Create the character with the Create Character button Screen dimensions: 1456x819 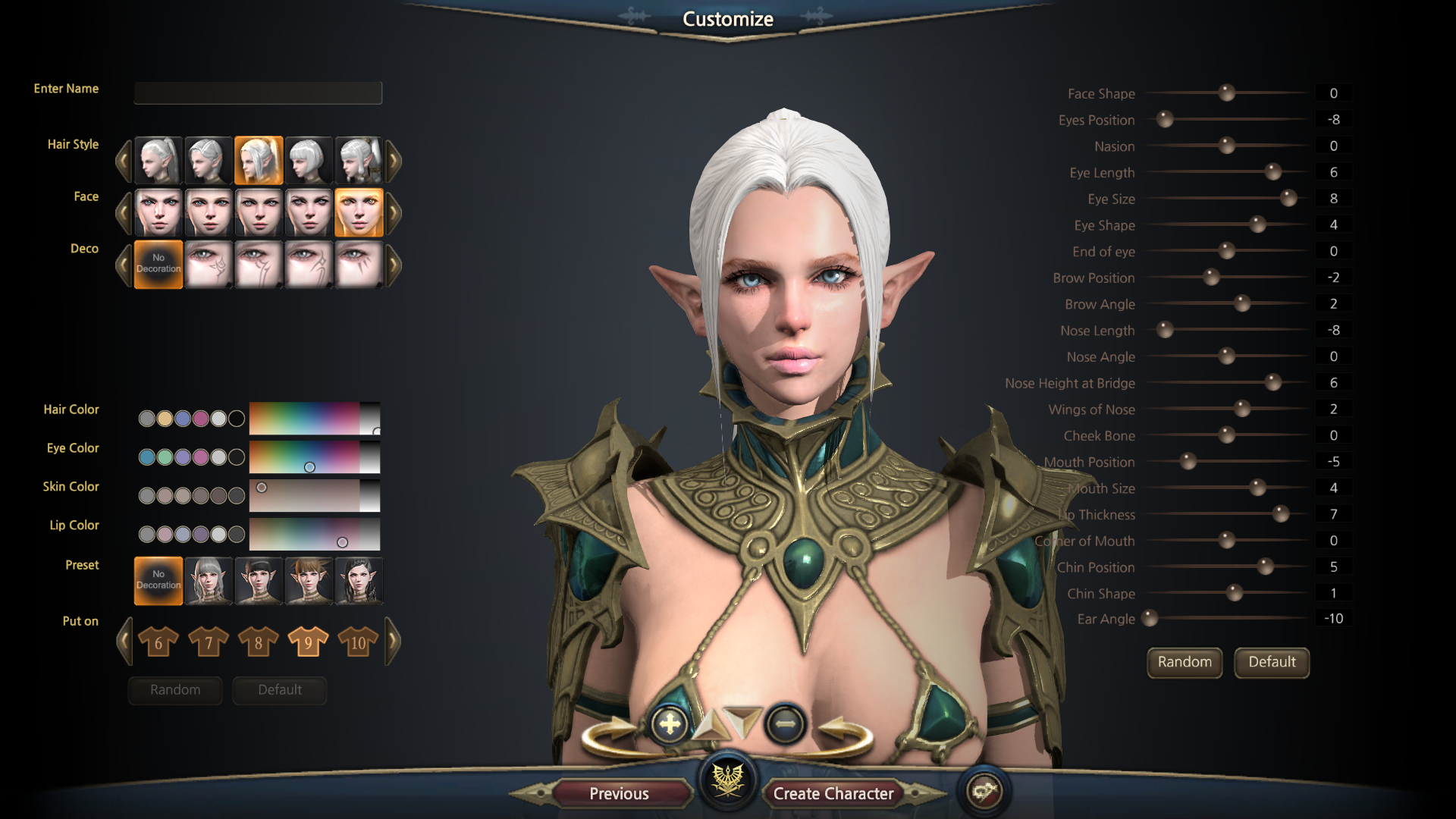[833, 793]
